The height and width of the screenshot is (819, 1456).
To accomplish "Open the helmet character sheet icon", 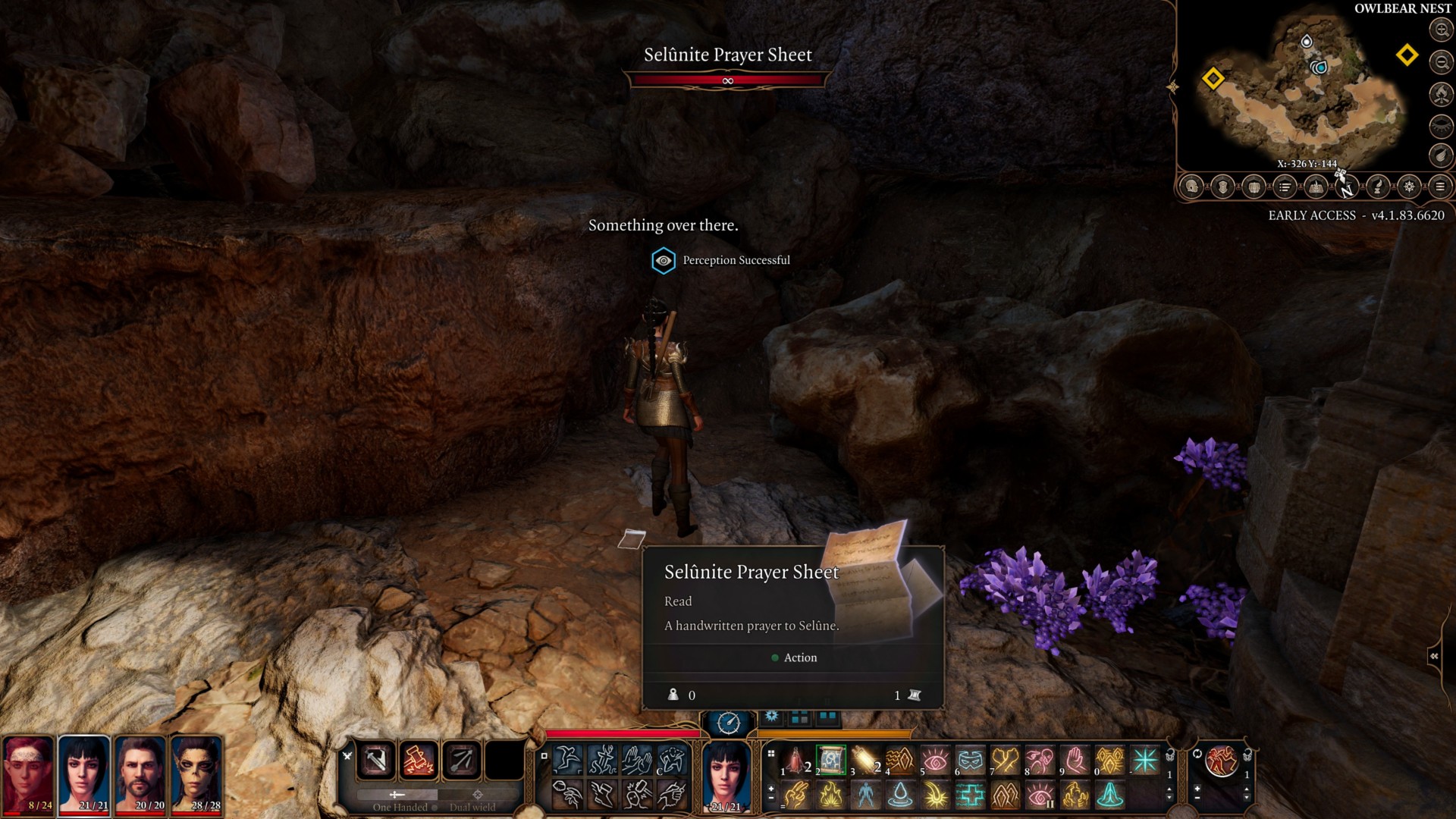I will [1192, 187].
